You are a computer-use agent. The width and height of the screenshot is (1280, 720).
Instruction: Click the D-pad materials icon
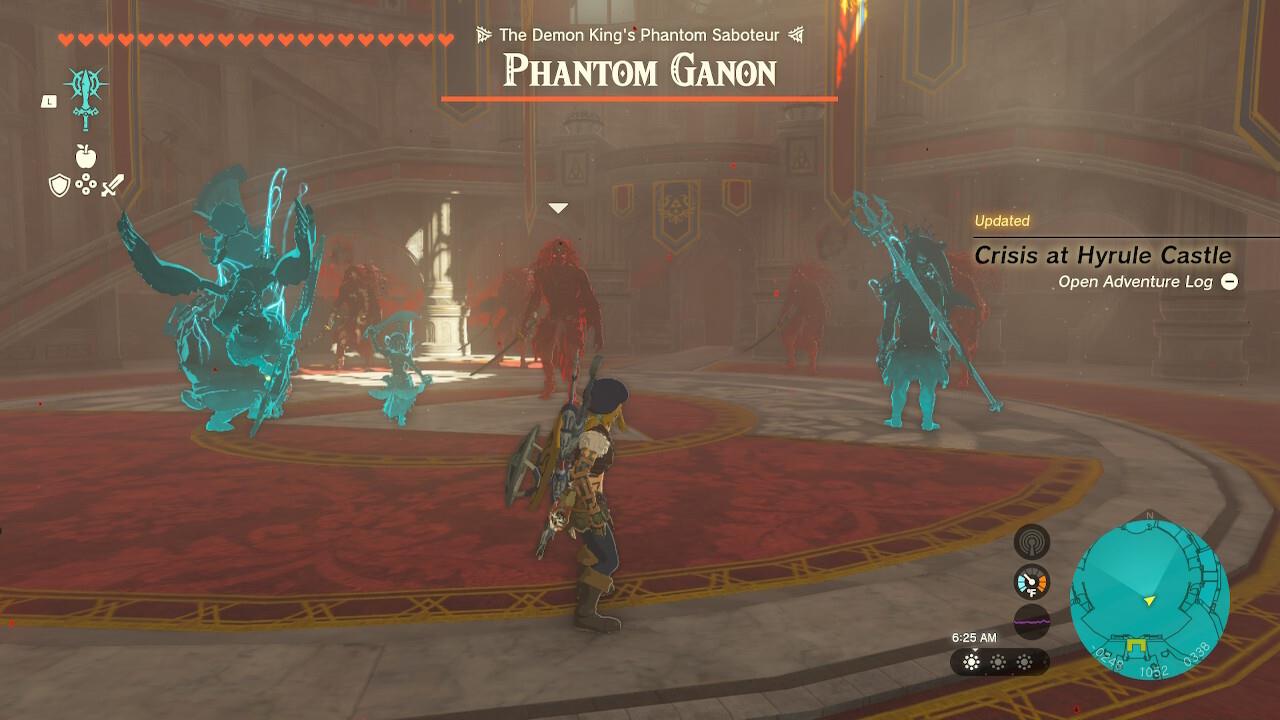point(86,184)
